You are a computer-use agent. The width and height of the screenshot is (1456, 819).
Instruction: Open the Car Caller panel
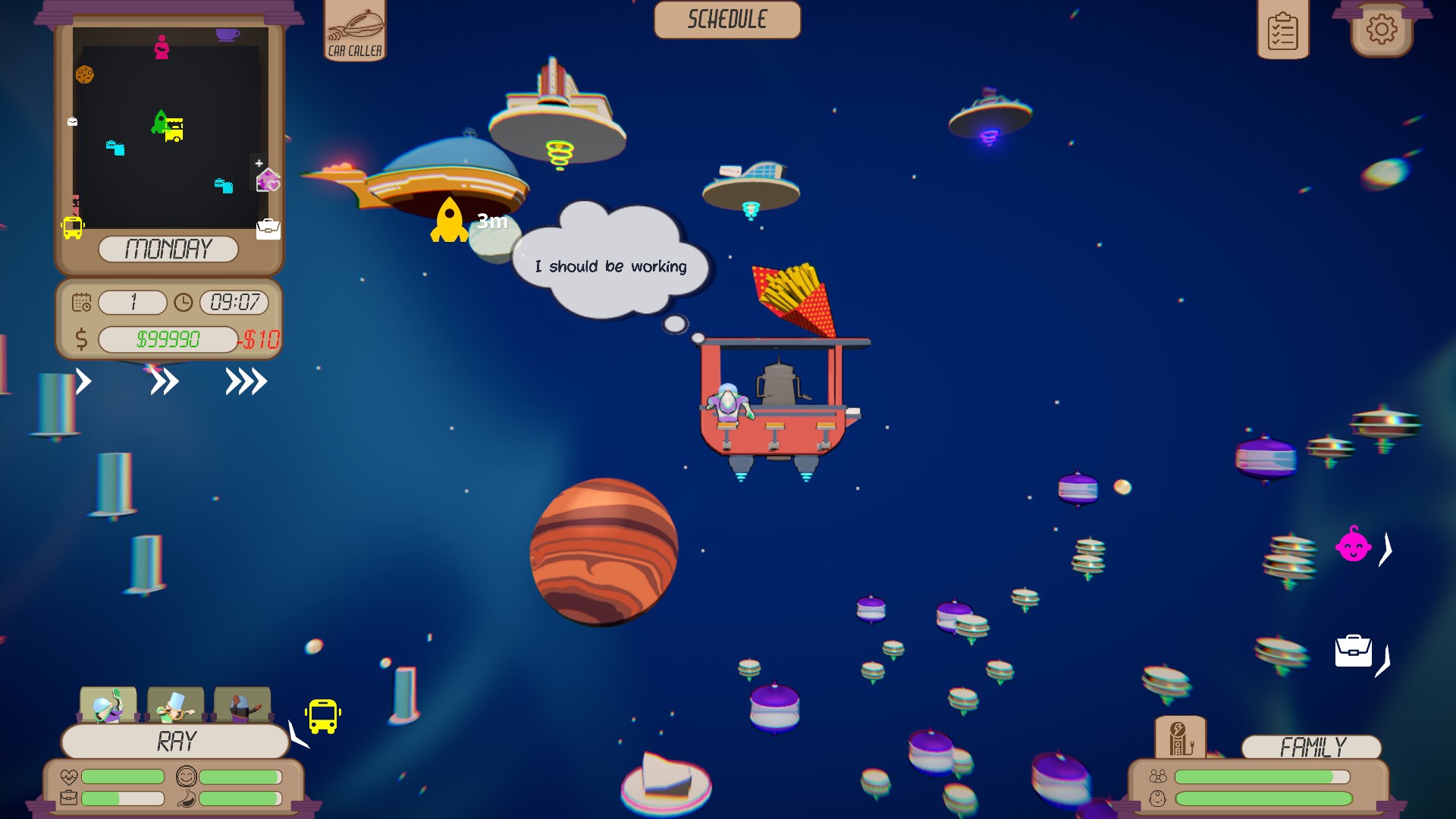pyautogui.click(x=355, y=30)
